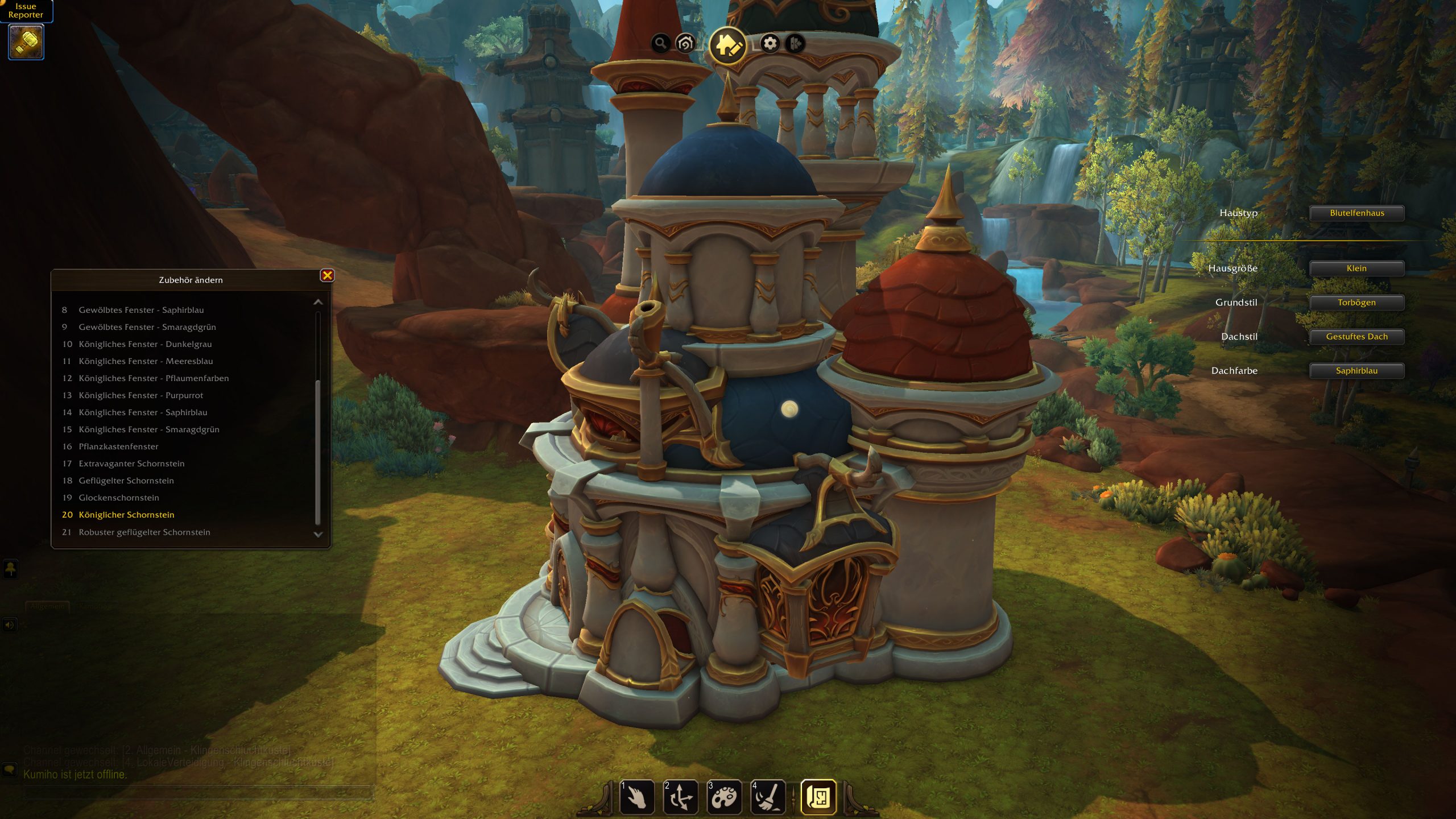
Task: Open the gear settings icon
Action: tap(770, 43)
